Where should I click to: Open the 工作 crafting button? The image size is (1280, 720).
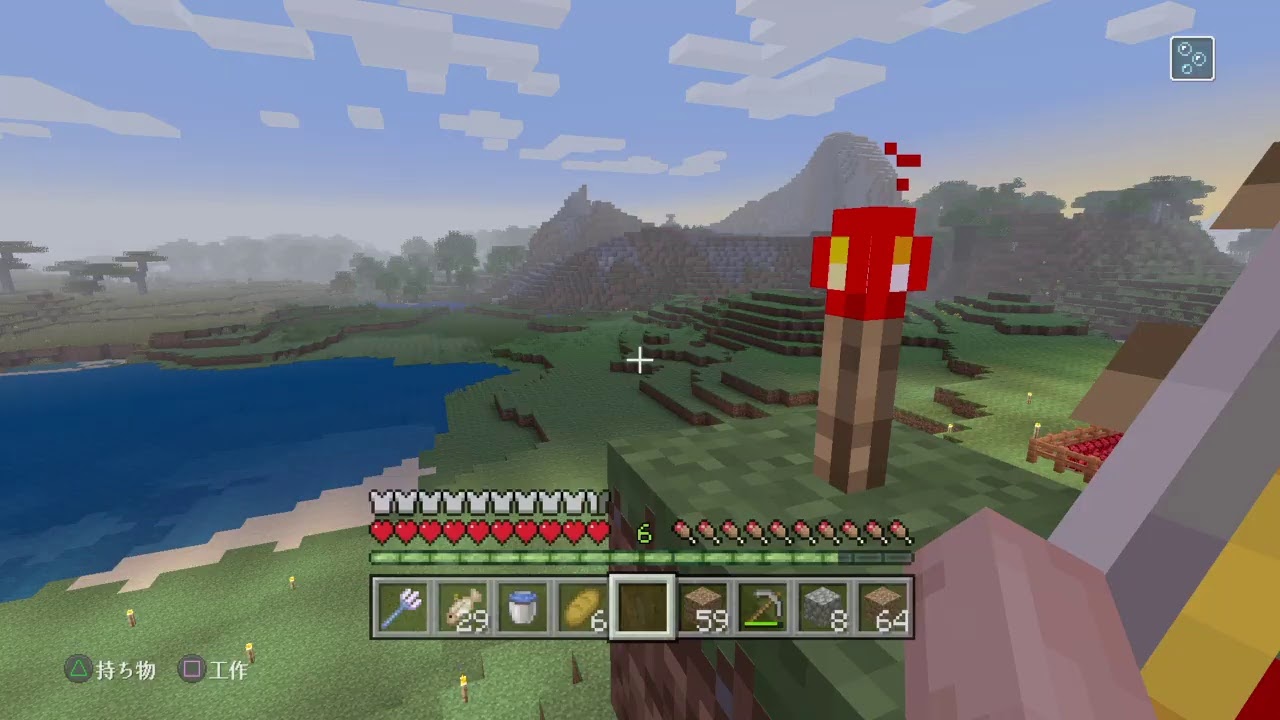(x=230, y=671)
